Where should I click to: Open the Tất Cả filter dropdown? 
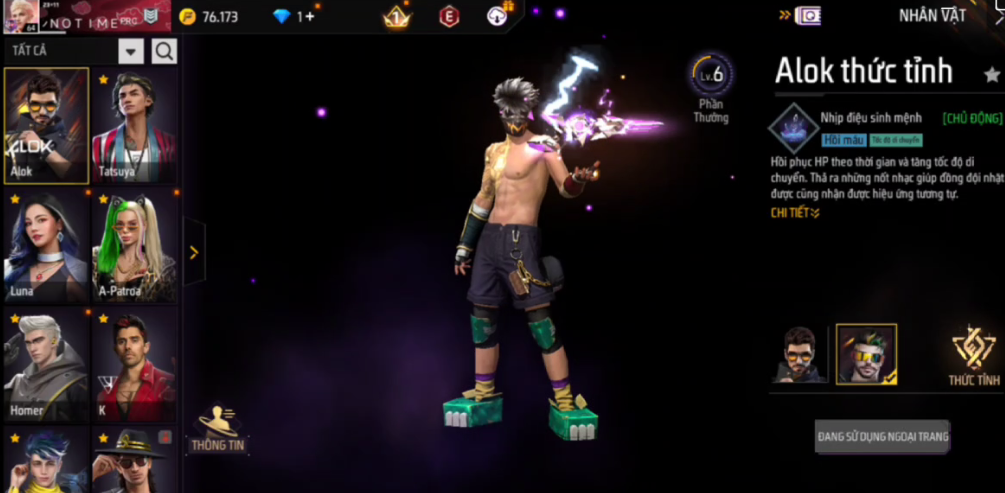click(131, 51)
